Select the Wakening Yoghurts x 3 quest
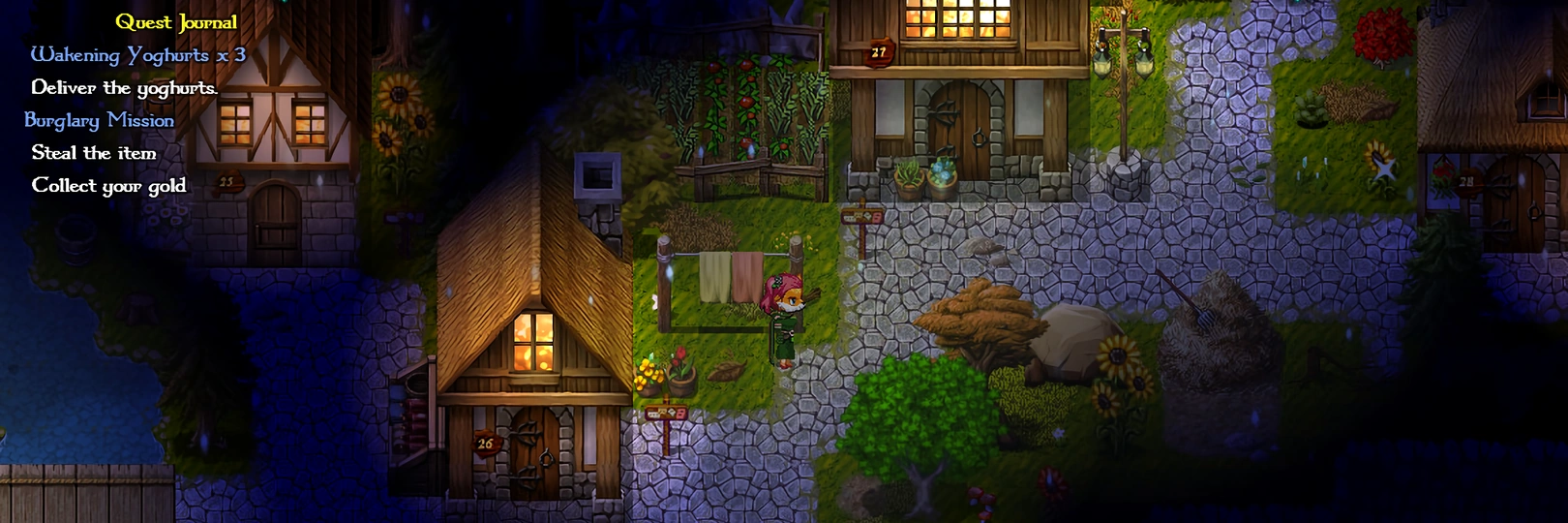 click(137, 55)
